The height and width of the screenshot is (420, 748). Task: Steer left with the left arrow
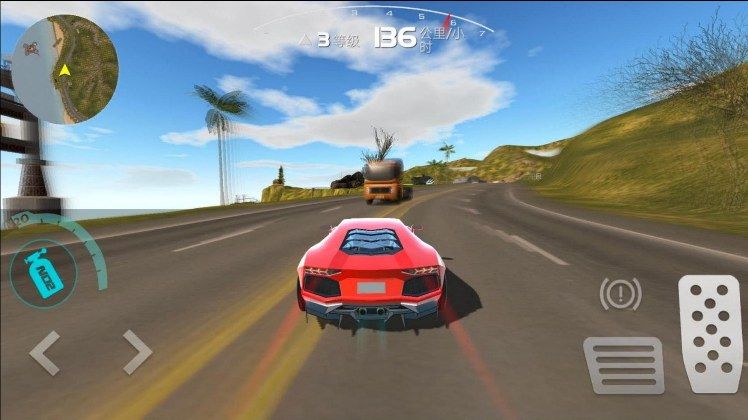point(45,352)
